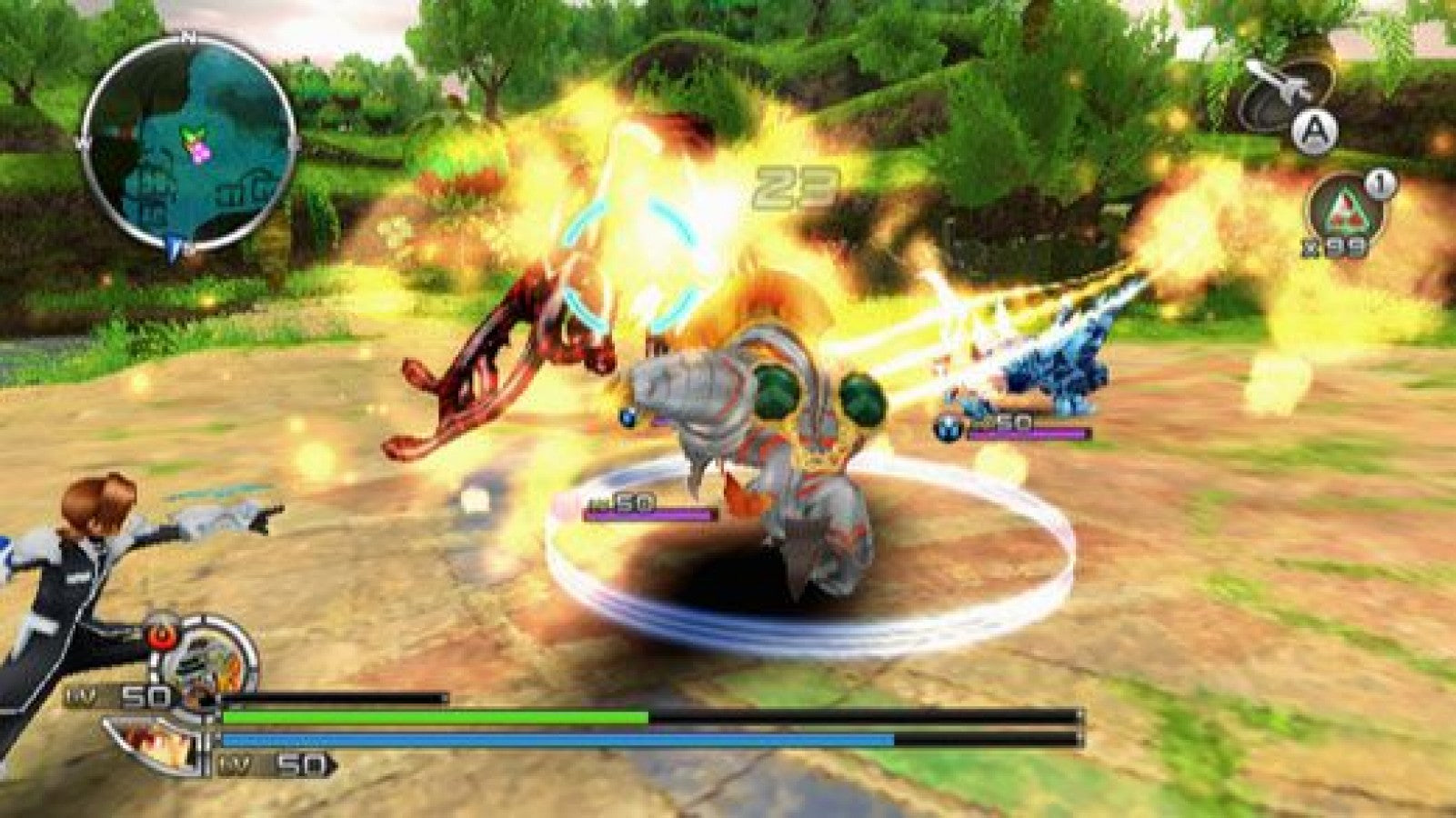Click the pink enemy marker on the minimap
The image size is (1456, 818).
pos(201,152)
